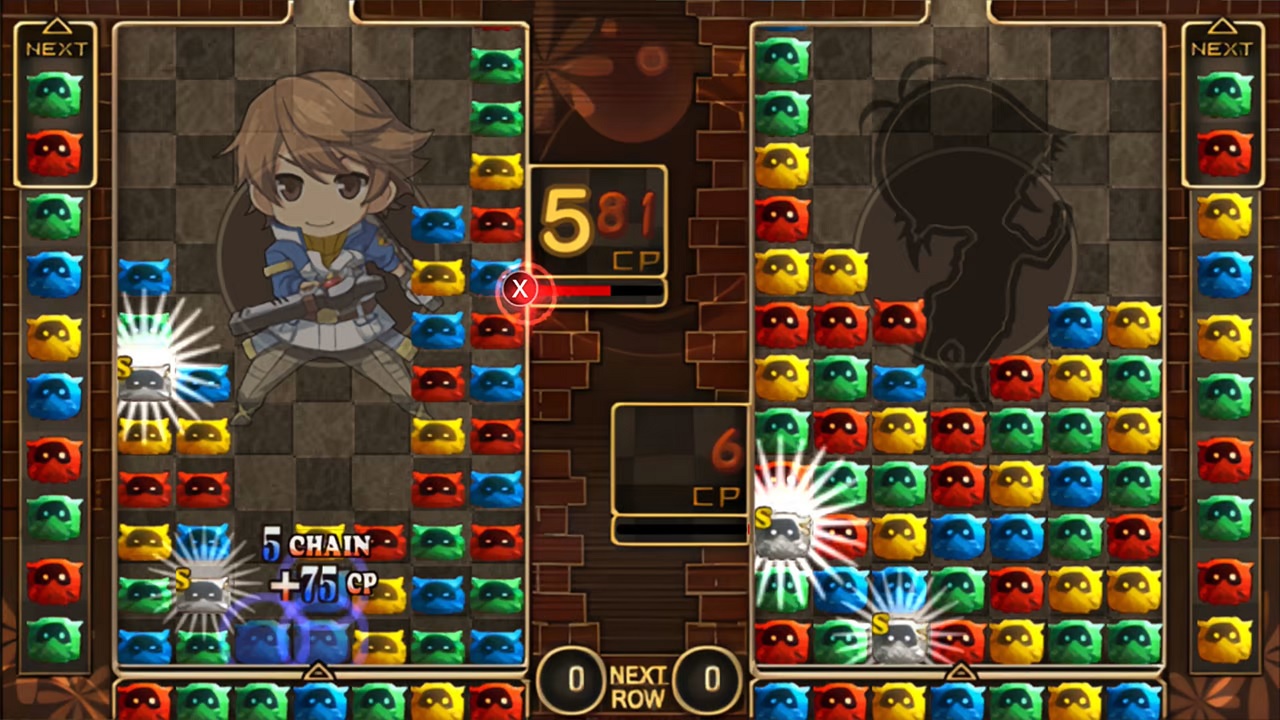Viewport: 1280px width, 720px height.
Task: Select the NEXT label on the right panel
Action: click(x=1222, y=47)
